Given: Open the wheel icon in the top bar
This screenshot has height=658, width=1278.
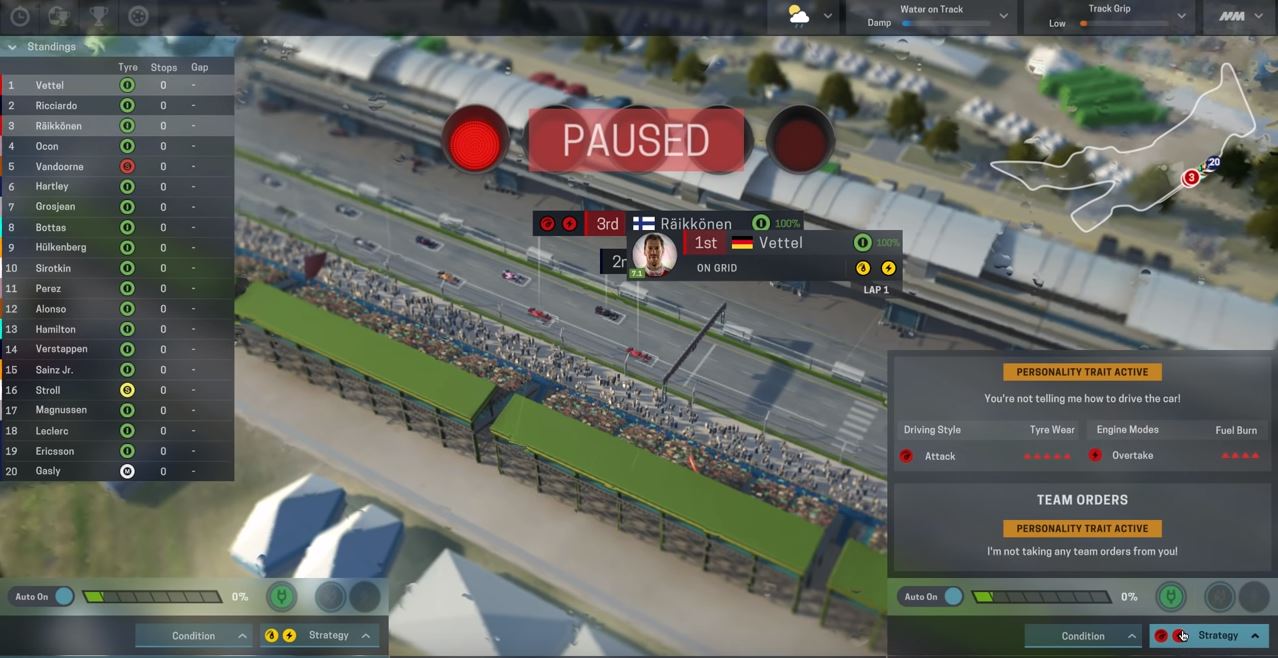Looking at the screenshot, I should coord(139,16).
